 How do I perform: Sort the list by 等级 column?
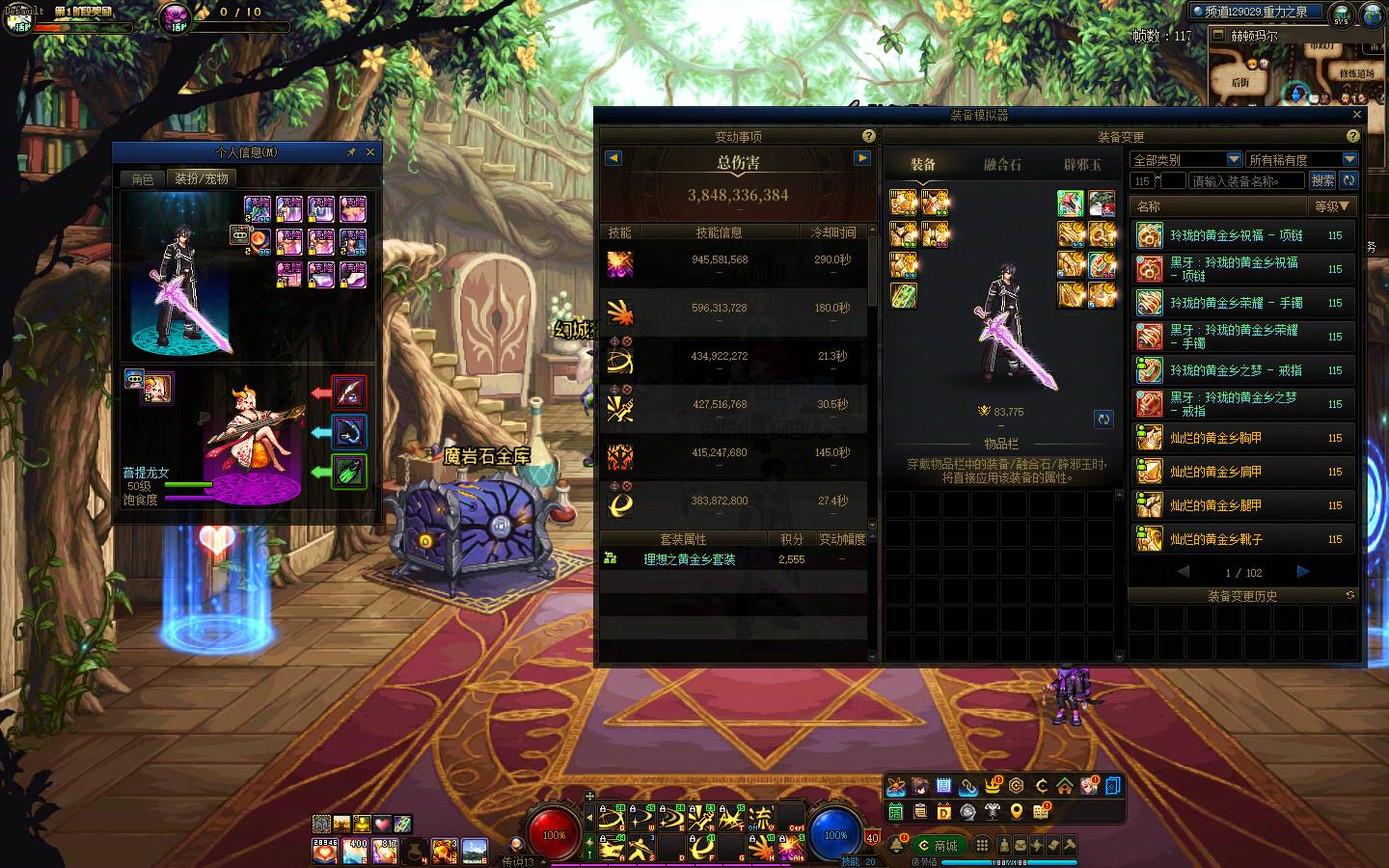[x=1332, y=206]
